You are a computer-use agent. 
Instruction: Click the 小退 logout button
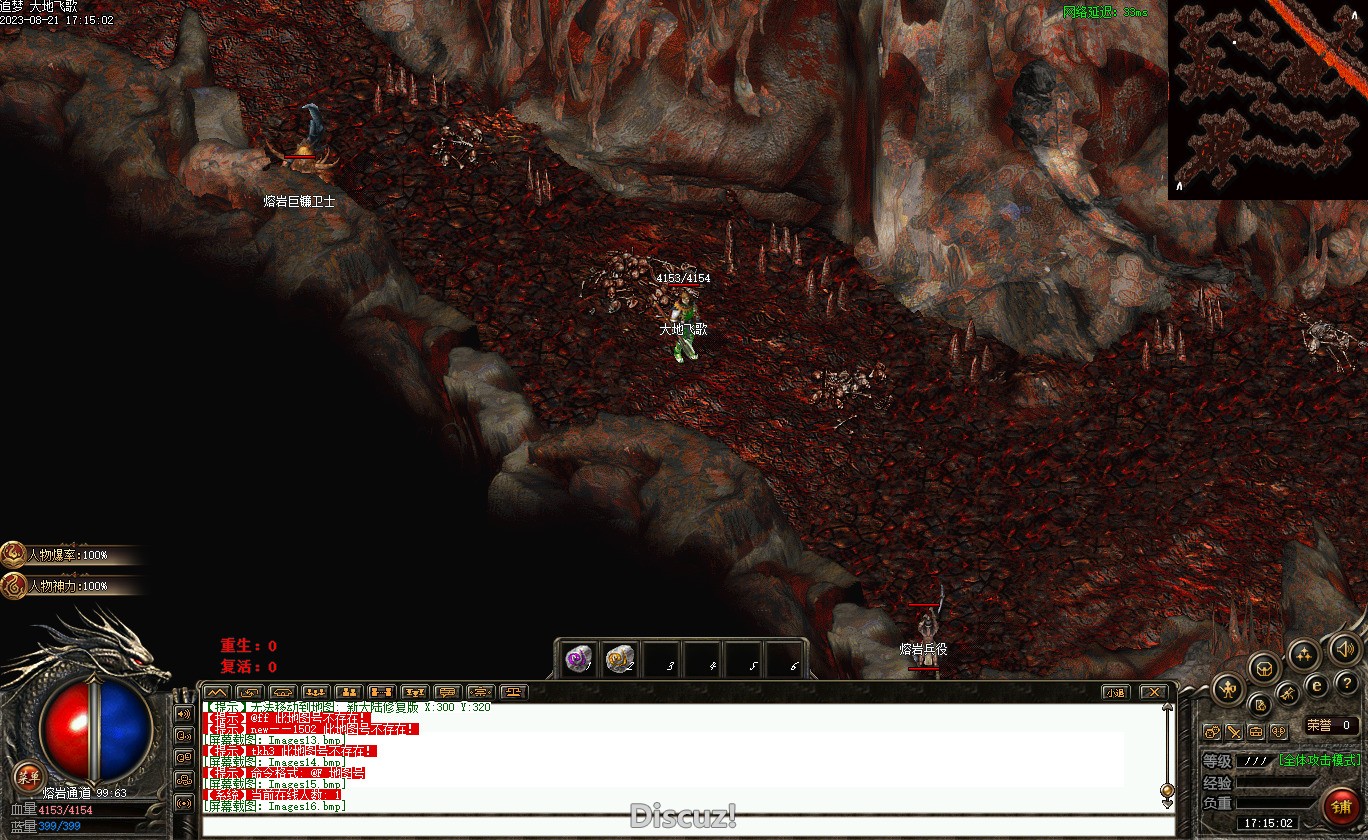point(1115,692)
